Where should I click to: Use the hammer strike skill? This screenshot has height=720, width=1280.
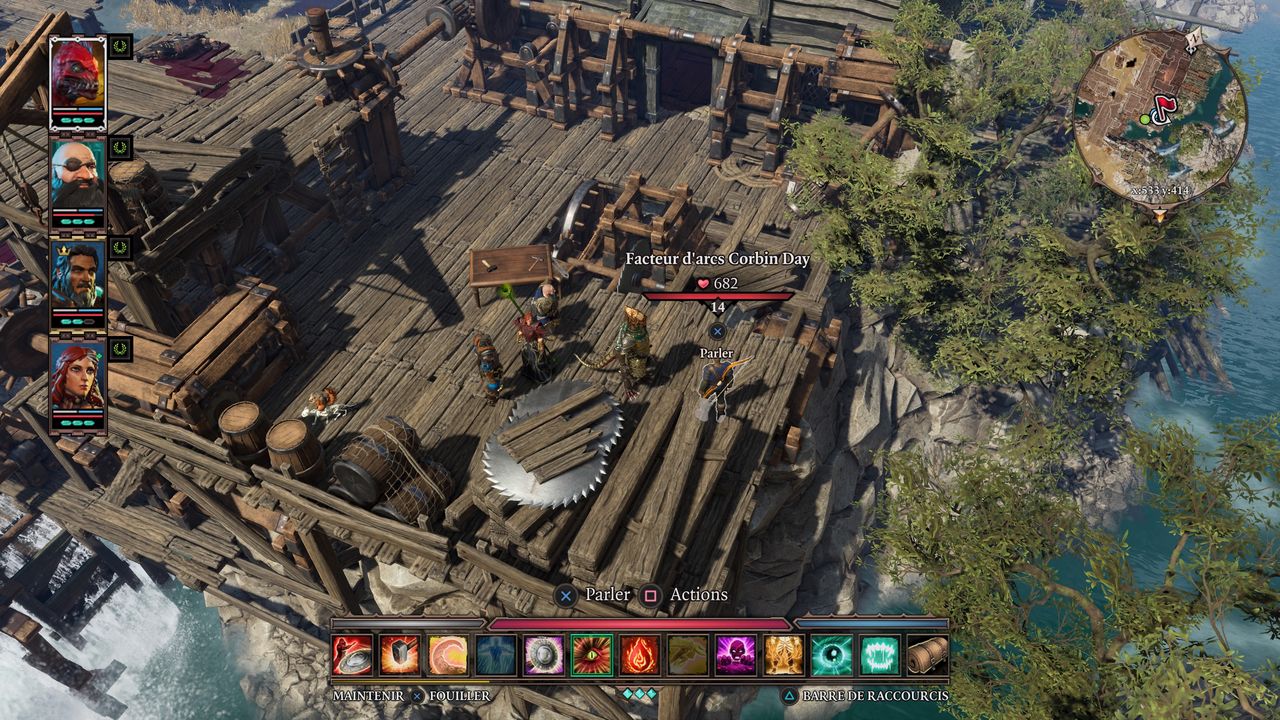pos(400,655)
